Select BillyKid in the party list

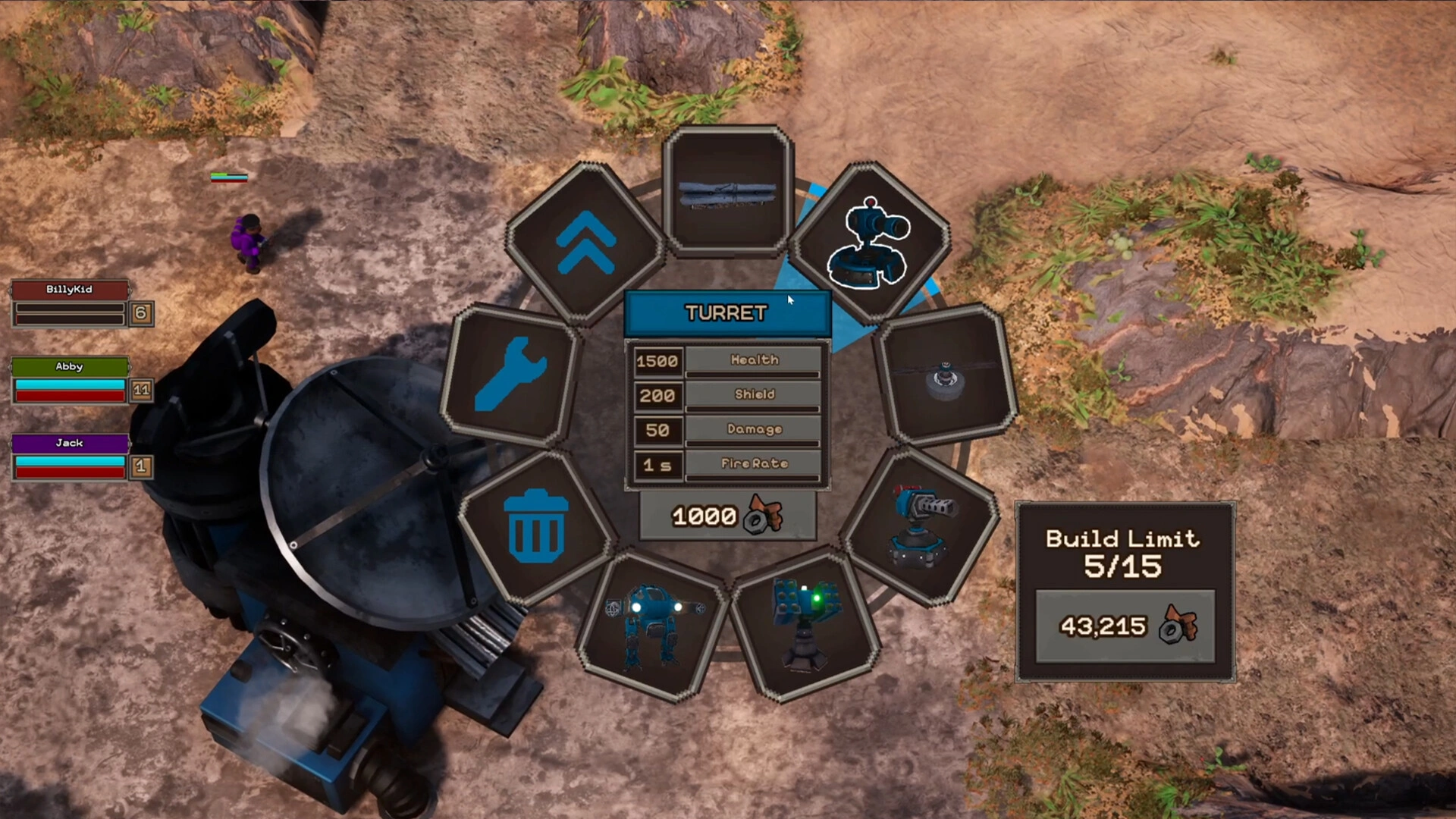coord(69,290)
